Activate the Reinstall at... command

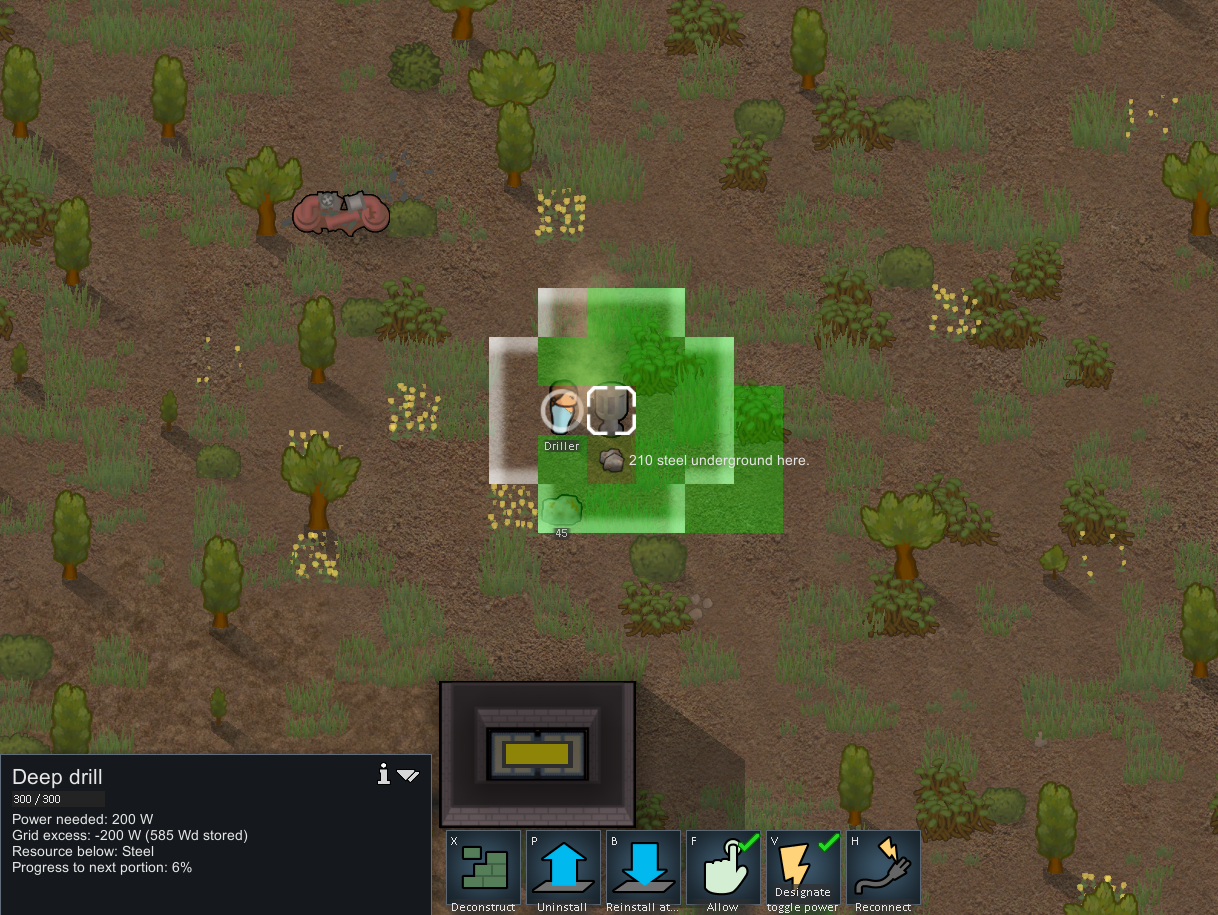click(x=643, y=868)
